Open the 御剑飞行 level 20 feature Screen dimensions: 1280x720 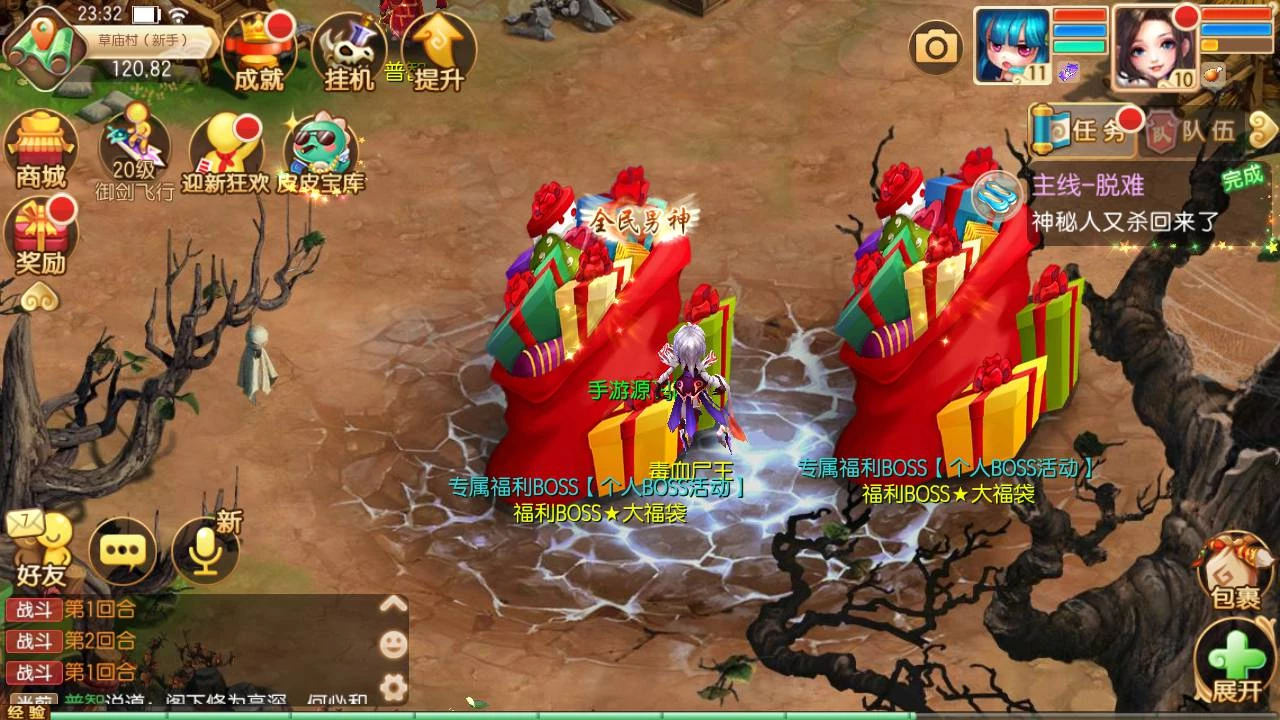pos(134,152)
